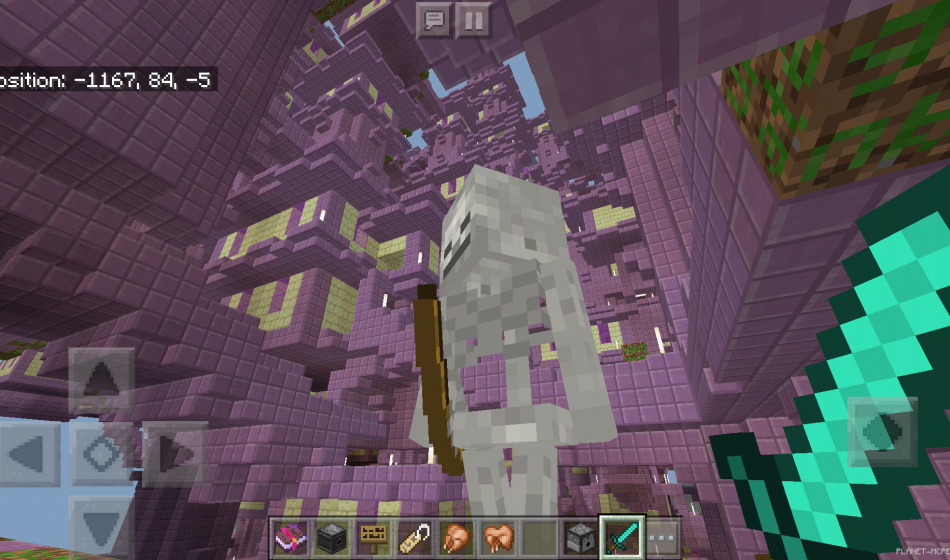Pause the game
This screenshot has width=950, height=560.
point(473,19)
